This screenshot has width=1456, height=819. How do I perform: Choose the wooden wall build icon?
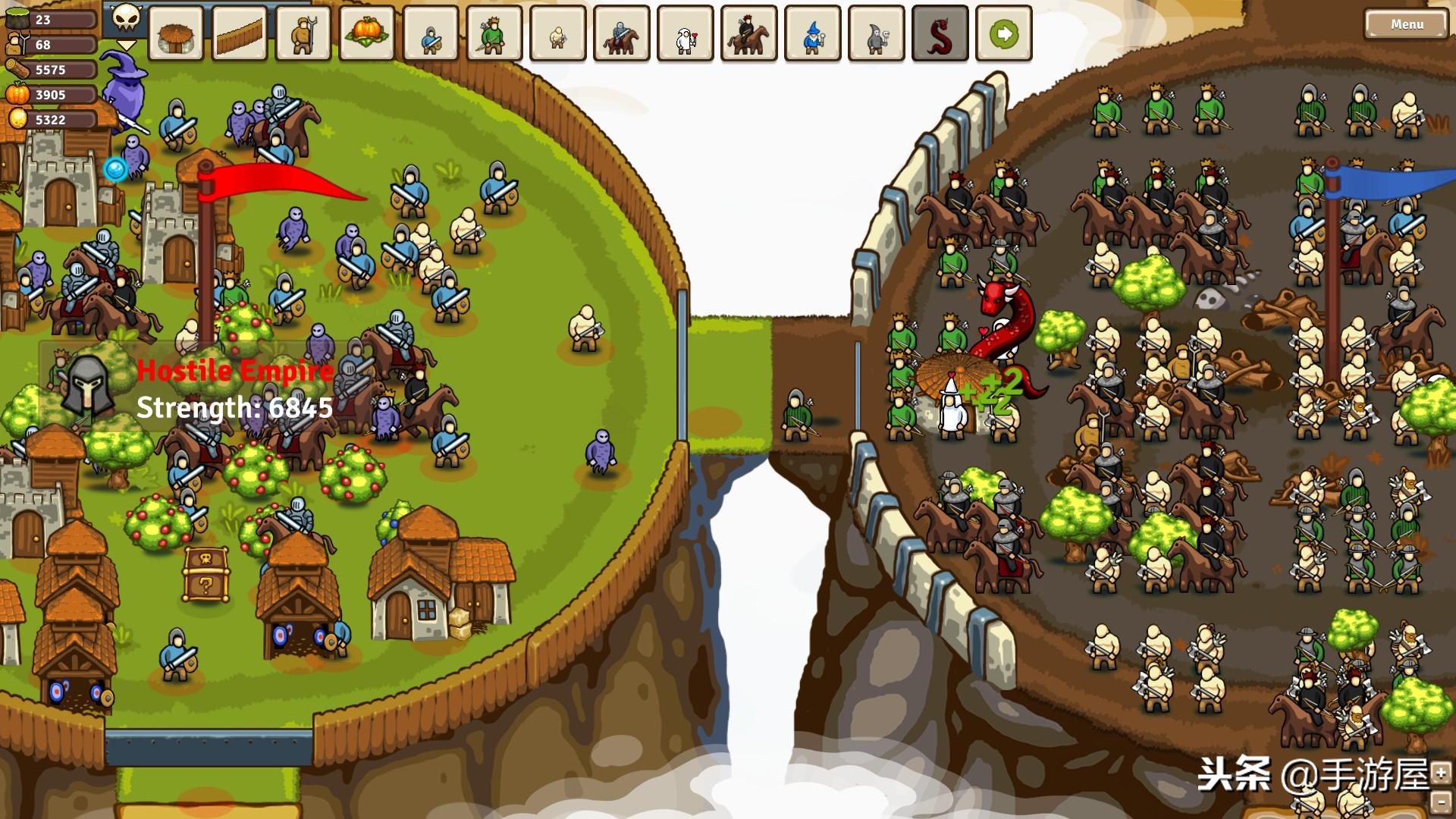coord(240,33)
